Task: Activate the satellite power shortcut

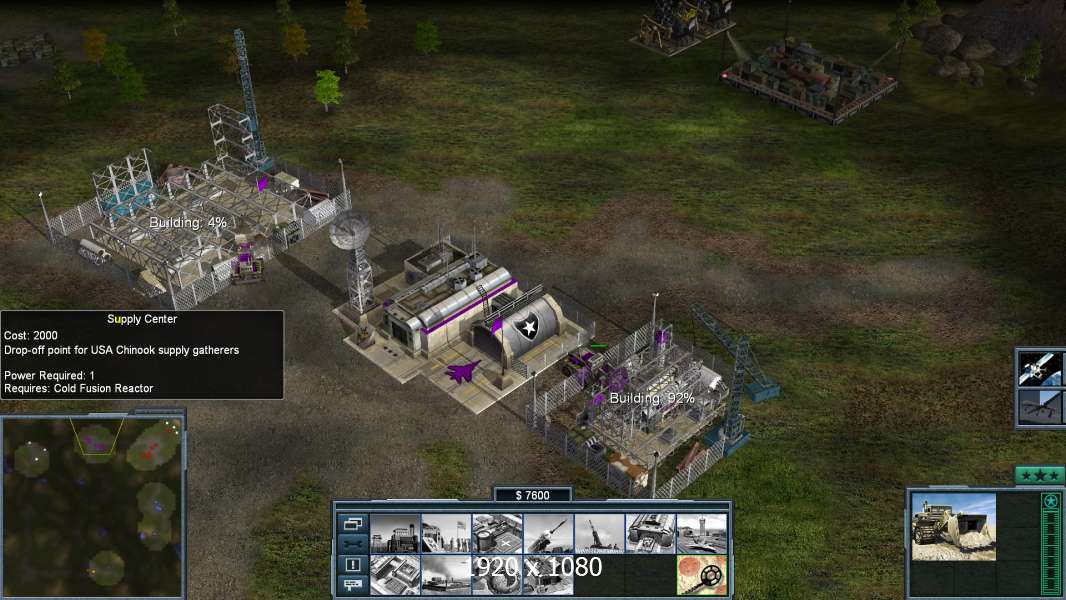Action: point(1039,368)
